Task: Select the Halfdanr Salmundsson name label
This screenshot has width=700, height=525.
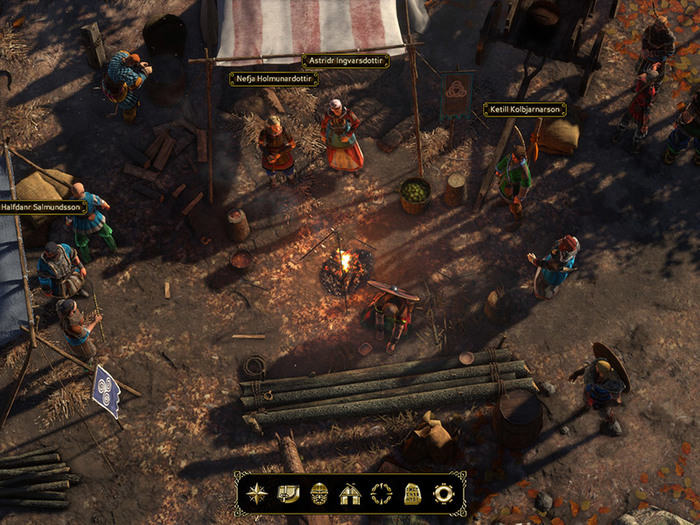Action: click(42, 207)
